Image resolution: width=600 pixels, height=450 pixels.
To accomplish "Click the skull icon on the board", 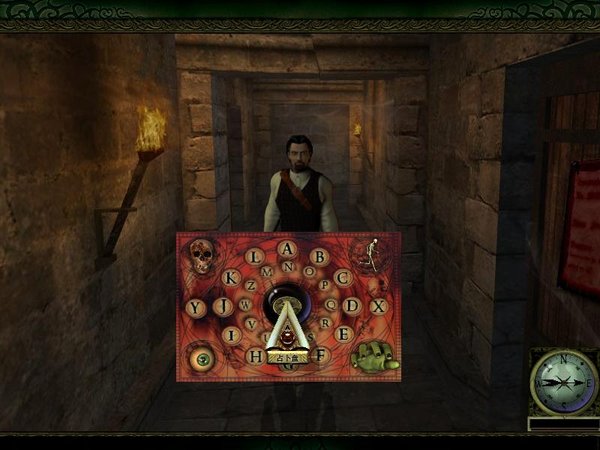I will (202, 256).
